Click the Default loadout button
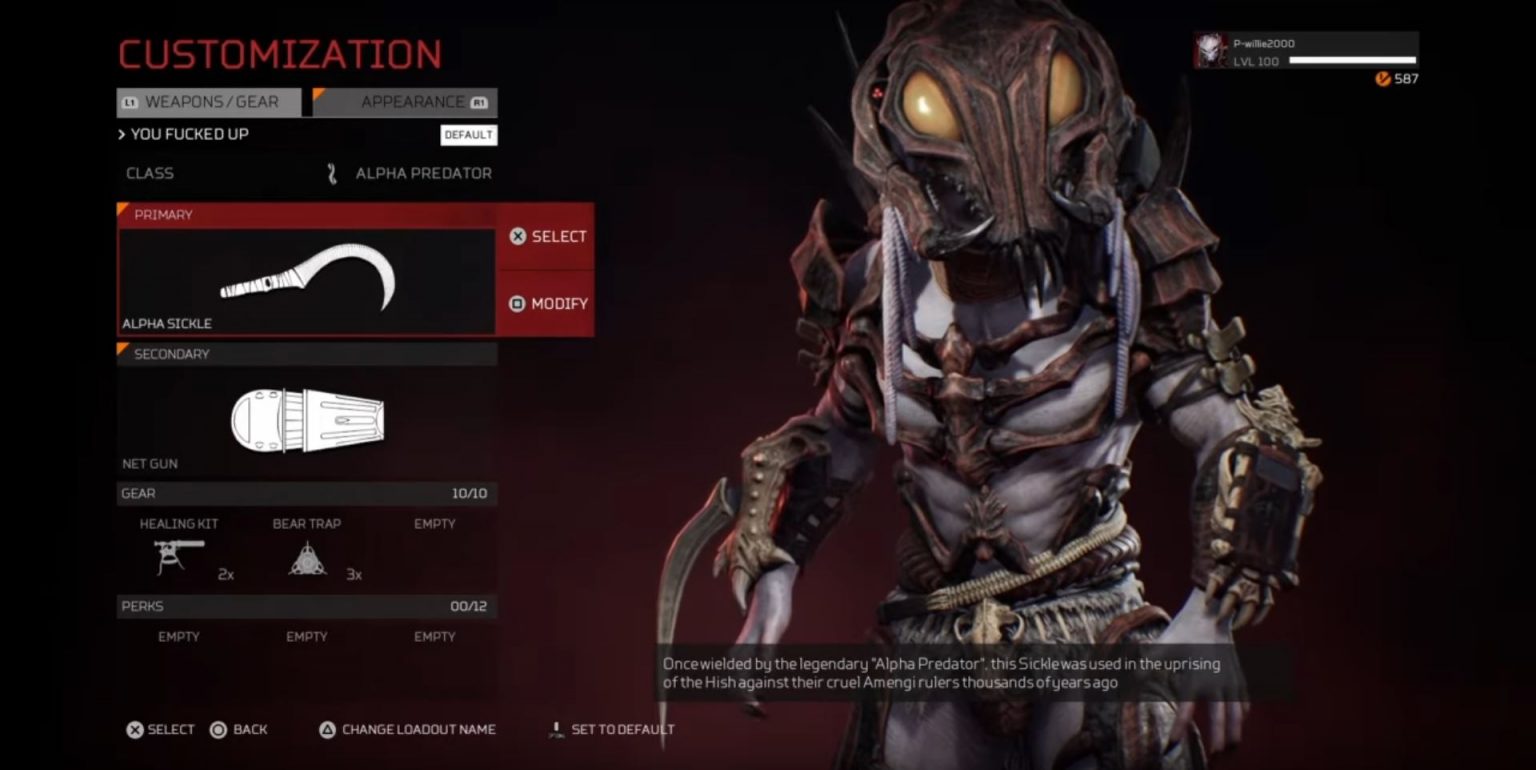Screen dimensions: 1536x770 pos(468,135)
